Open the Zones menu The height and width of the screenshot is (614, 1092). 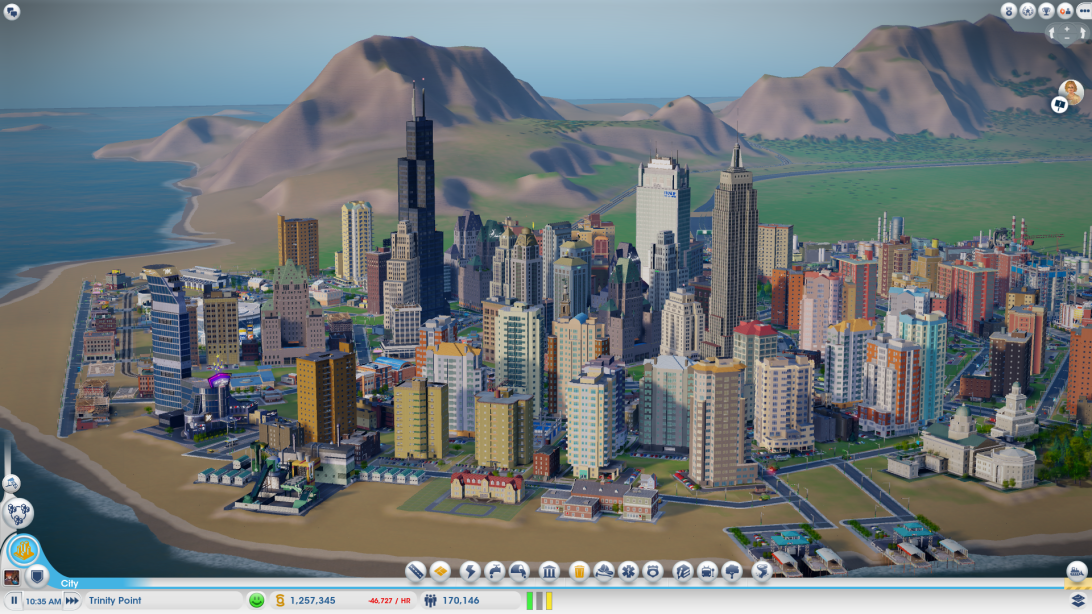[x=440, y=571]
